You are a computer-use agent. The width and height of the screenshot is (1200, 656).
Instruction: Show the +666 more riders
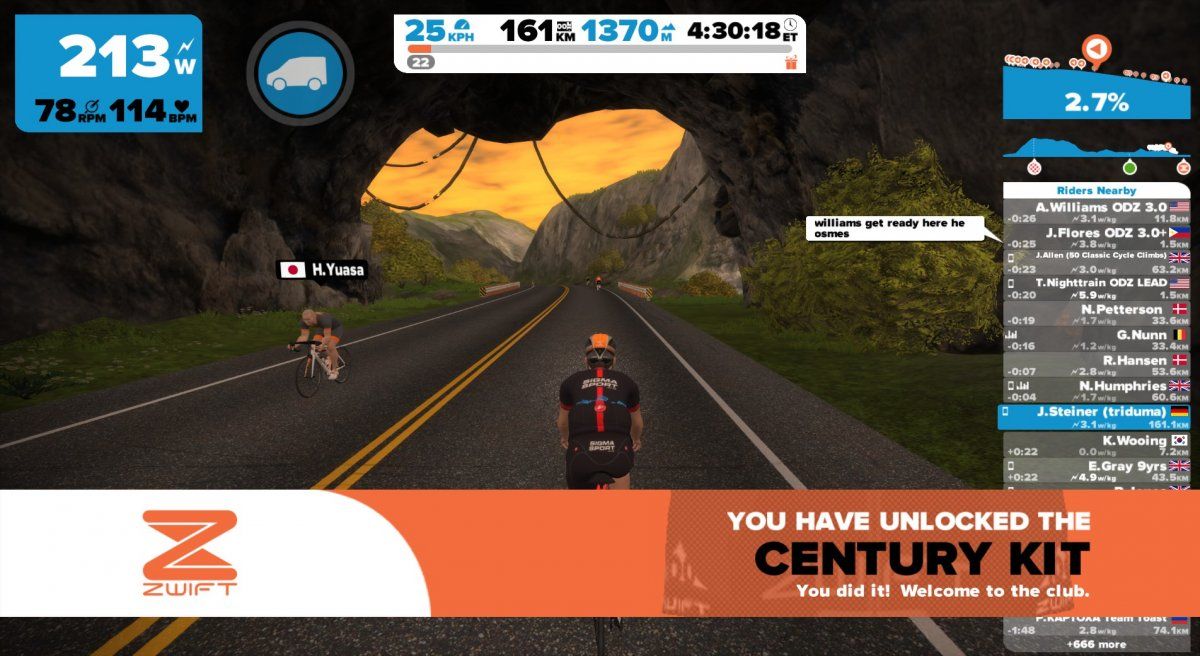coord(1097,644)
